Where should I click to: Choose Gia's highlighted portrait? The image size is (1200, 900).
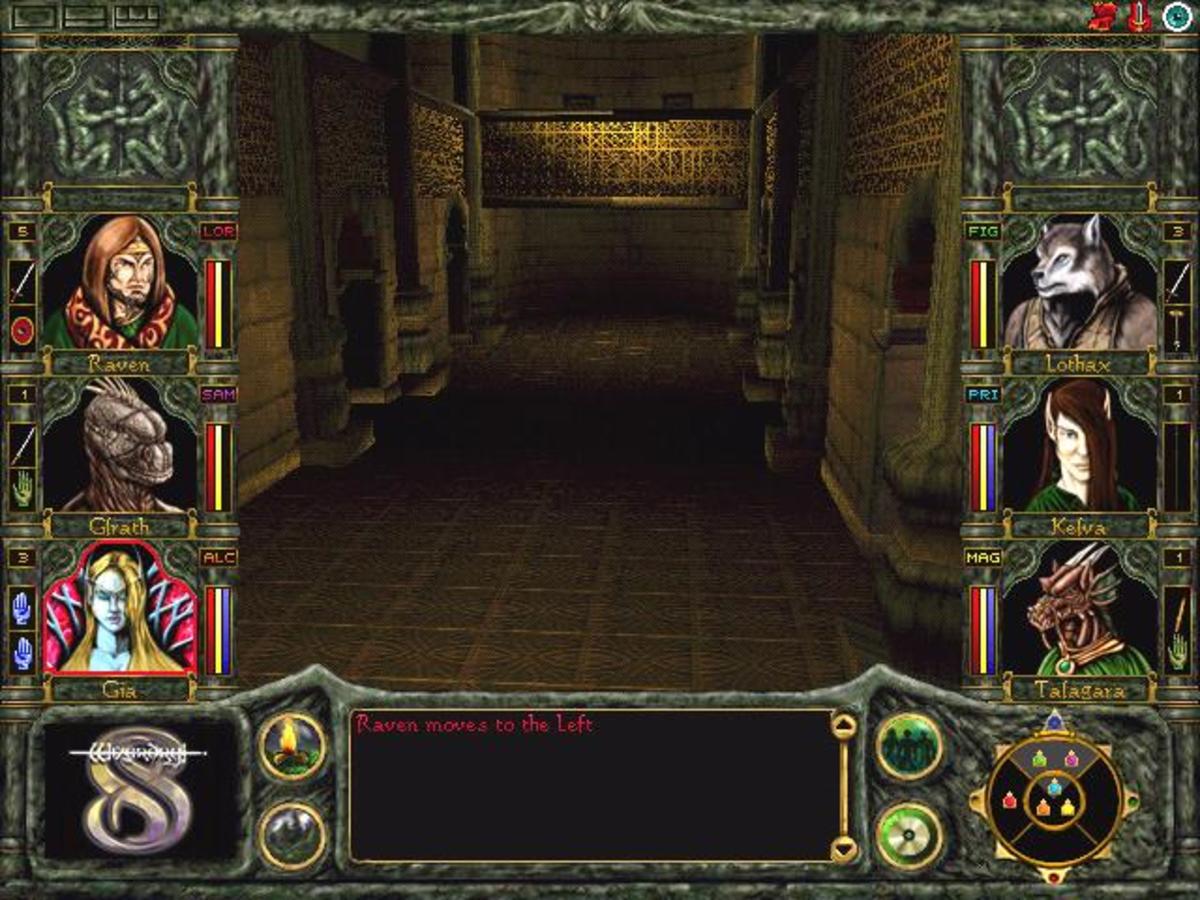tap(120, 608)
